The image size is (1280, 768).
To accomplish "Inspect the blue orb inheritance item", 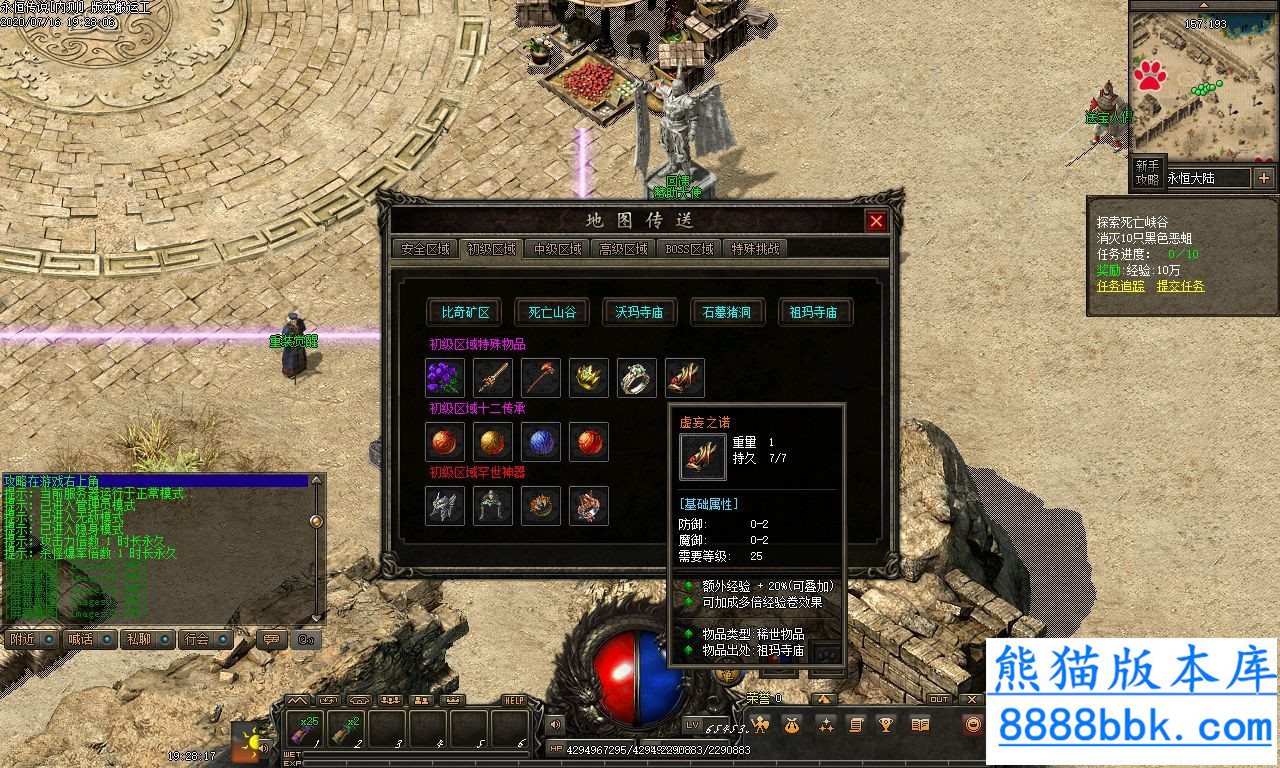I will coord(541,442).
